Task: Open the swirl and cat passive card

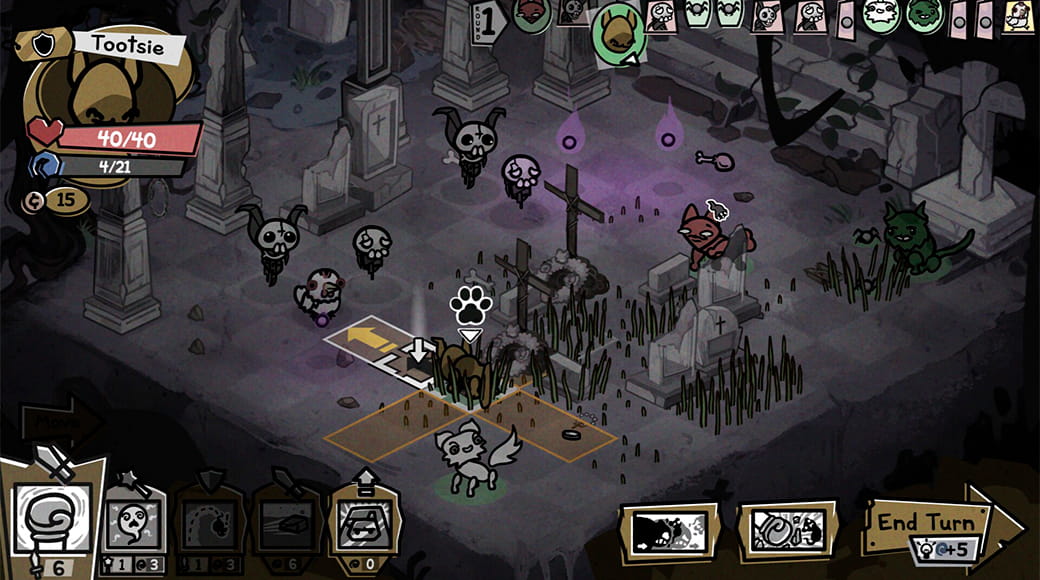Action: tap(786, 527)
